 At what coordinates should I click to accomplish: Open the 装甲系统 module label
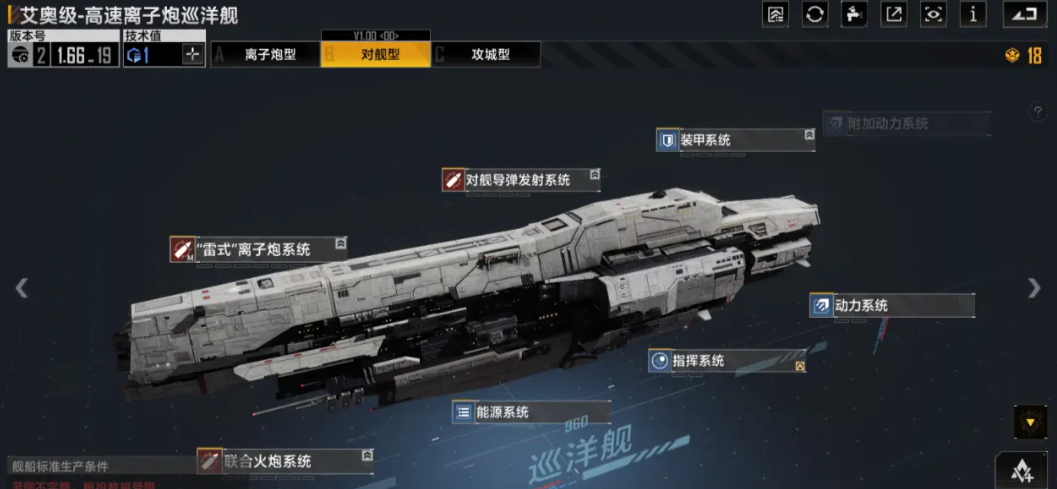tap(735, 140)
